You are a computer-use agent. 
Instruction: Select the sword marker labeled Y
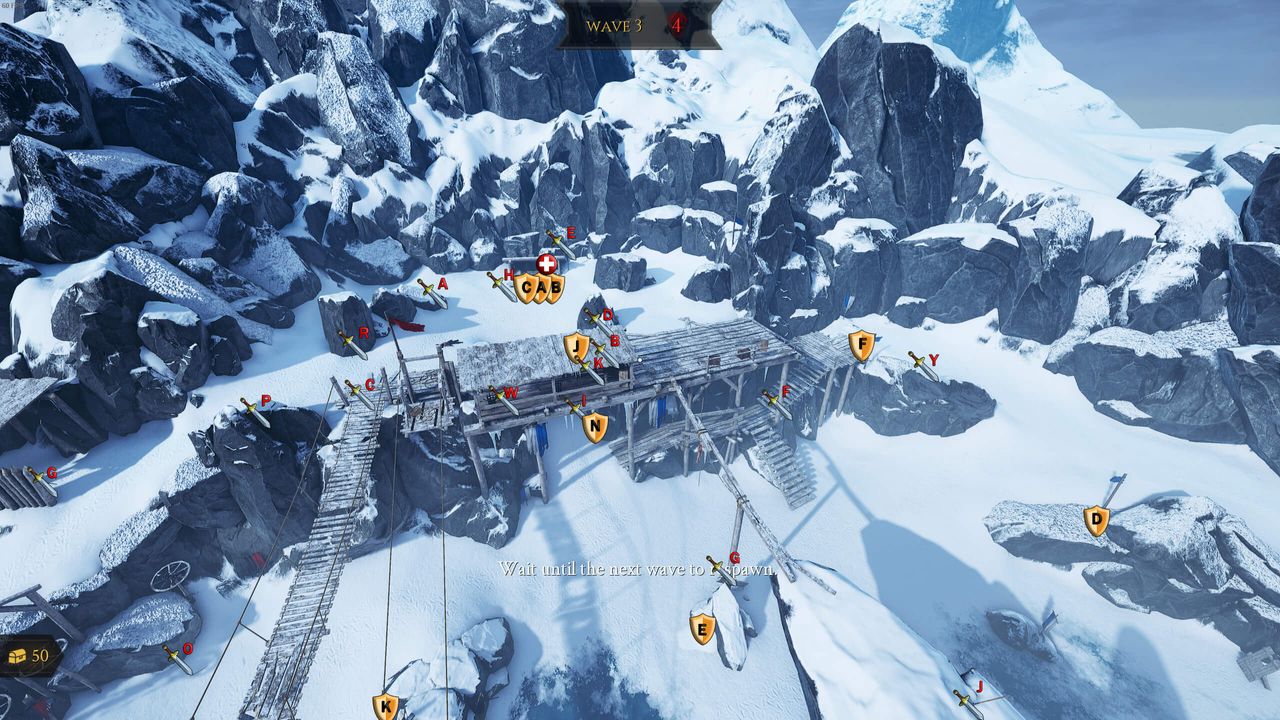(922, 365)
